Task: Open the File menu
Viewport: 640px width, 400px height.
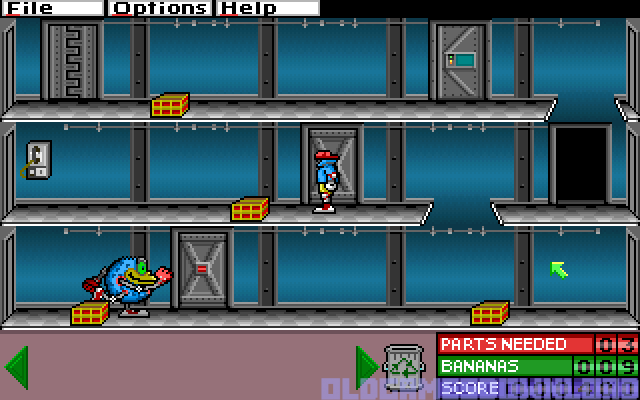Action: pos(30,8)
